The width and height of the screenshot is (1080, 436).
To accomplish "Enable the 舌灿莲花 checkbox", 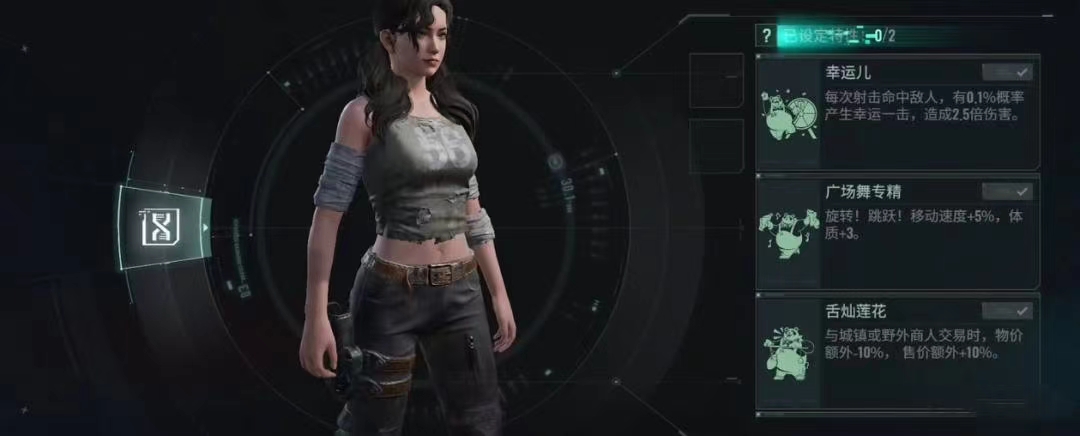I will (1007, 310).
